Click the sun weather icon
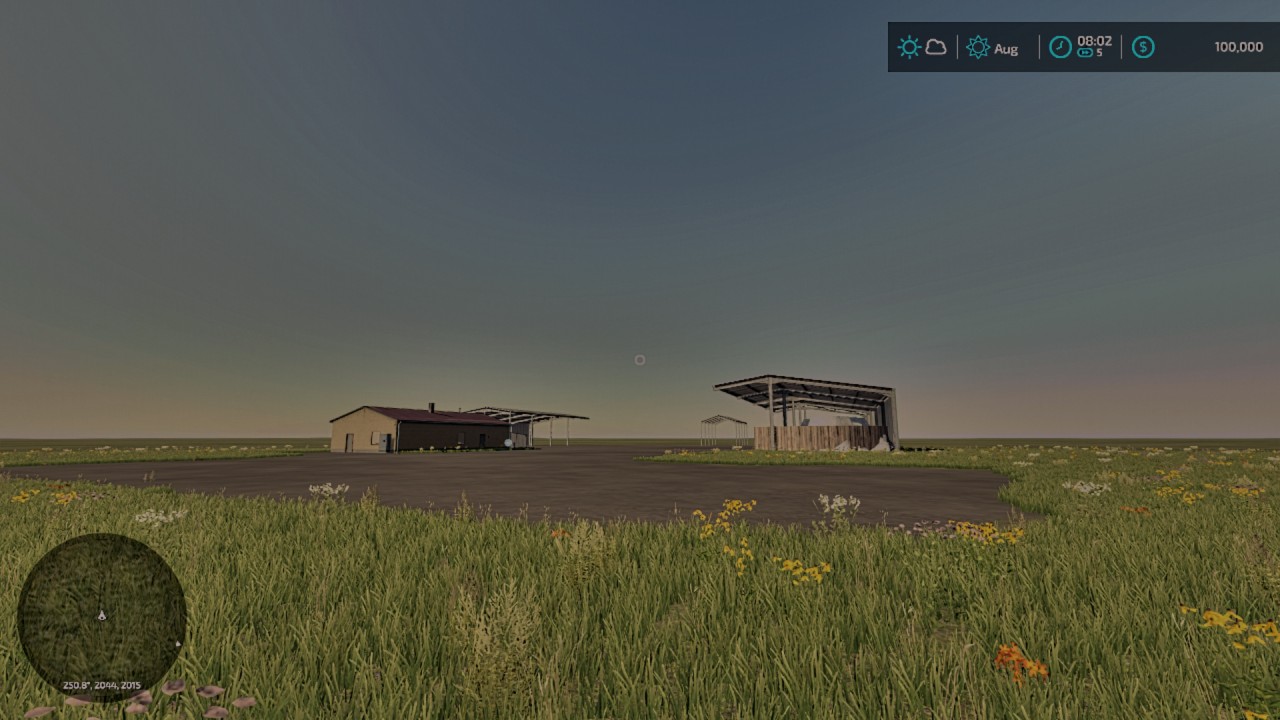Image resolution: width=1280 pixels, height=720 pixels. tap(909, 46)
